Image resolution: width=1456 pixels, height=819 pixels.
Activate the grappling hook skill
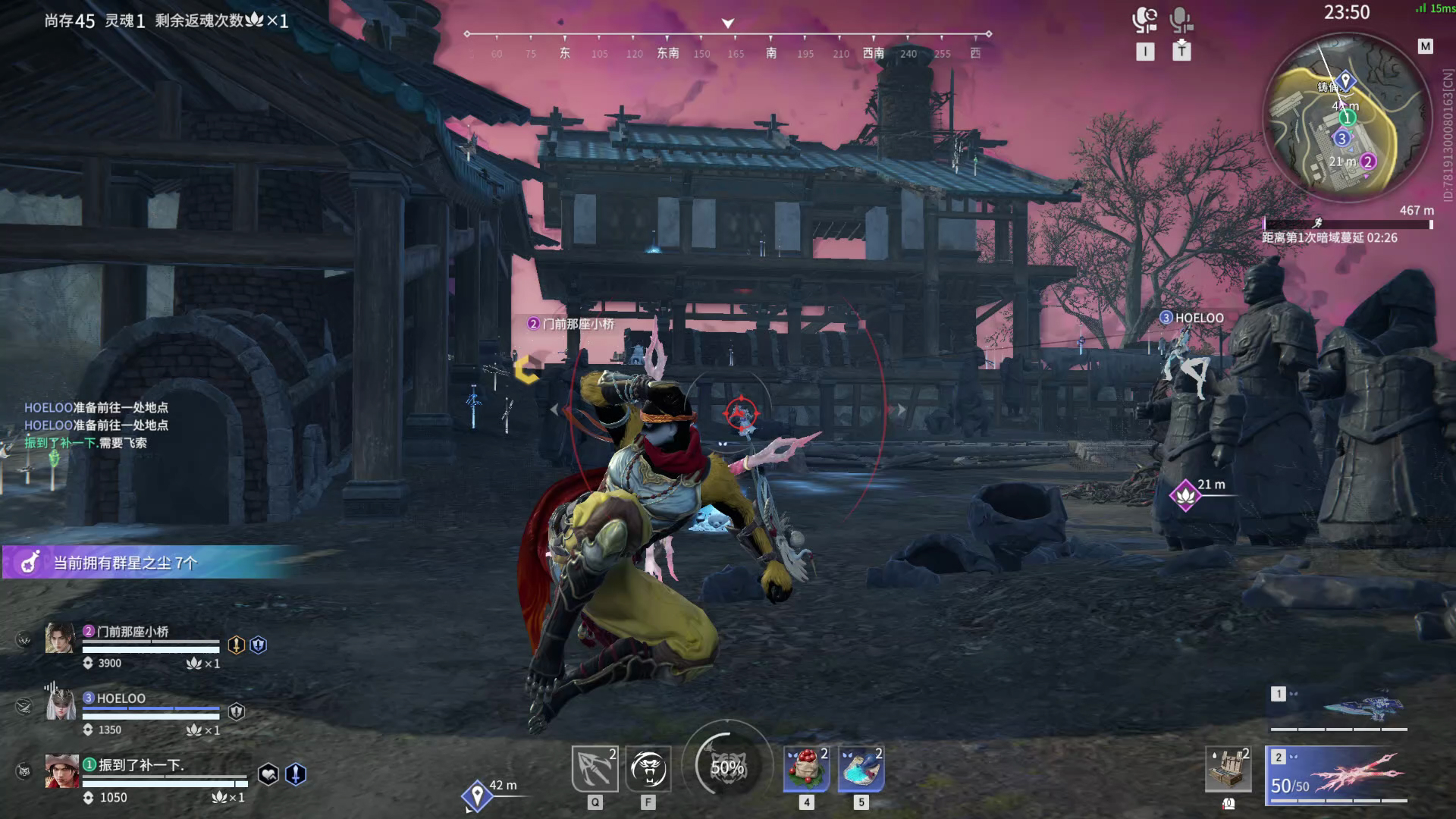click(595, 768)
